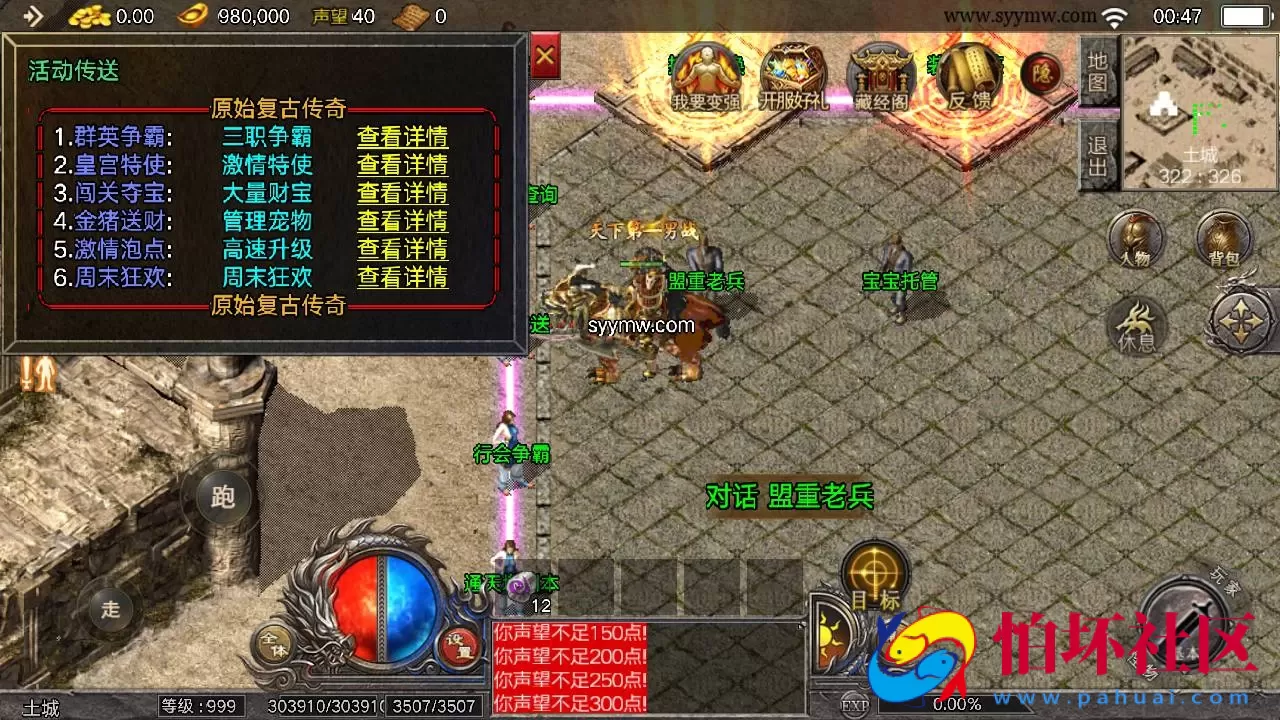
Task: View details of 群英争霸 via 查看详情 link
Action: click(x=401, y=135)
